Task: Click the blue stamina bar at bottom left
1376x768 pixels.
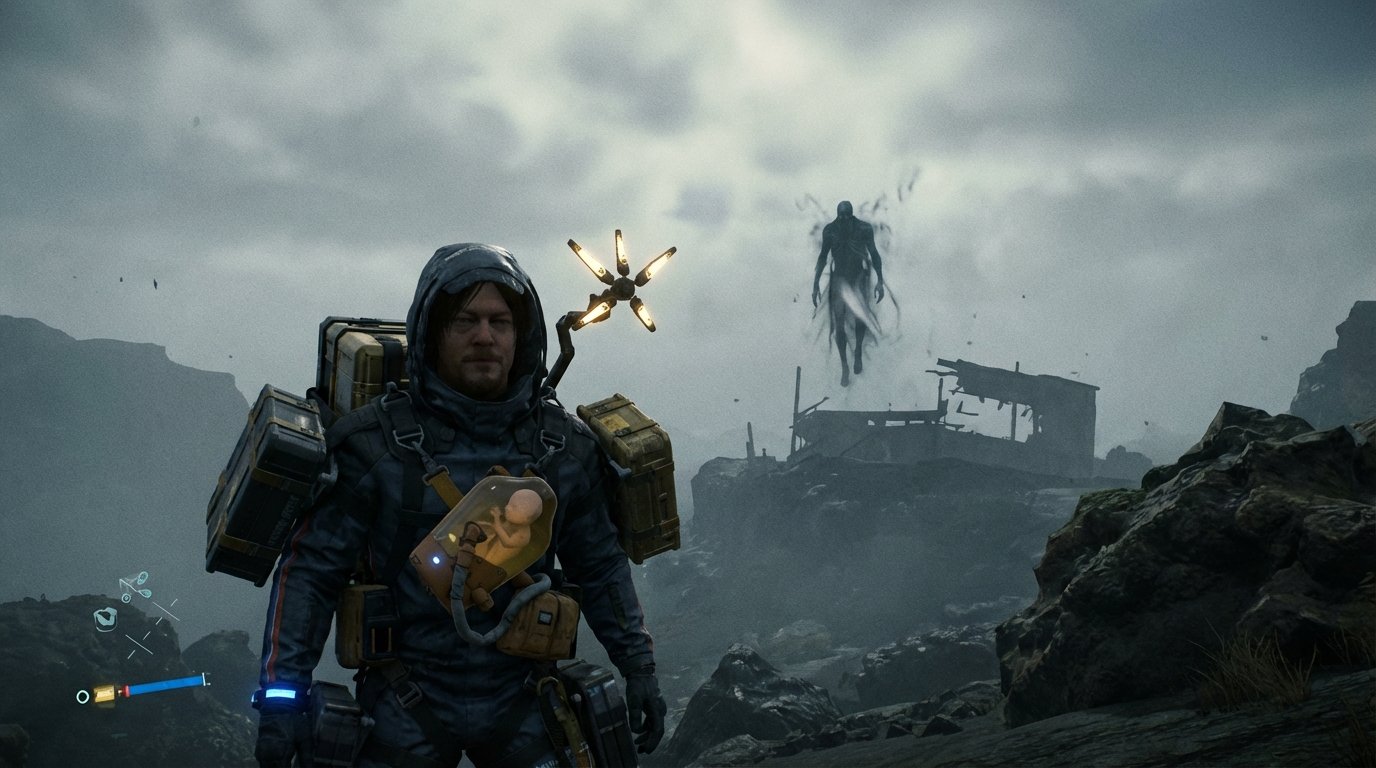Action: [x=162, y=686]
